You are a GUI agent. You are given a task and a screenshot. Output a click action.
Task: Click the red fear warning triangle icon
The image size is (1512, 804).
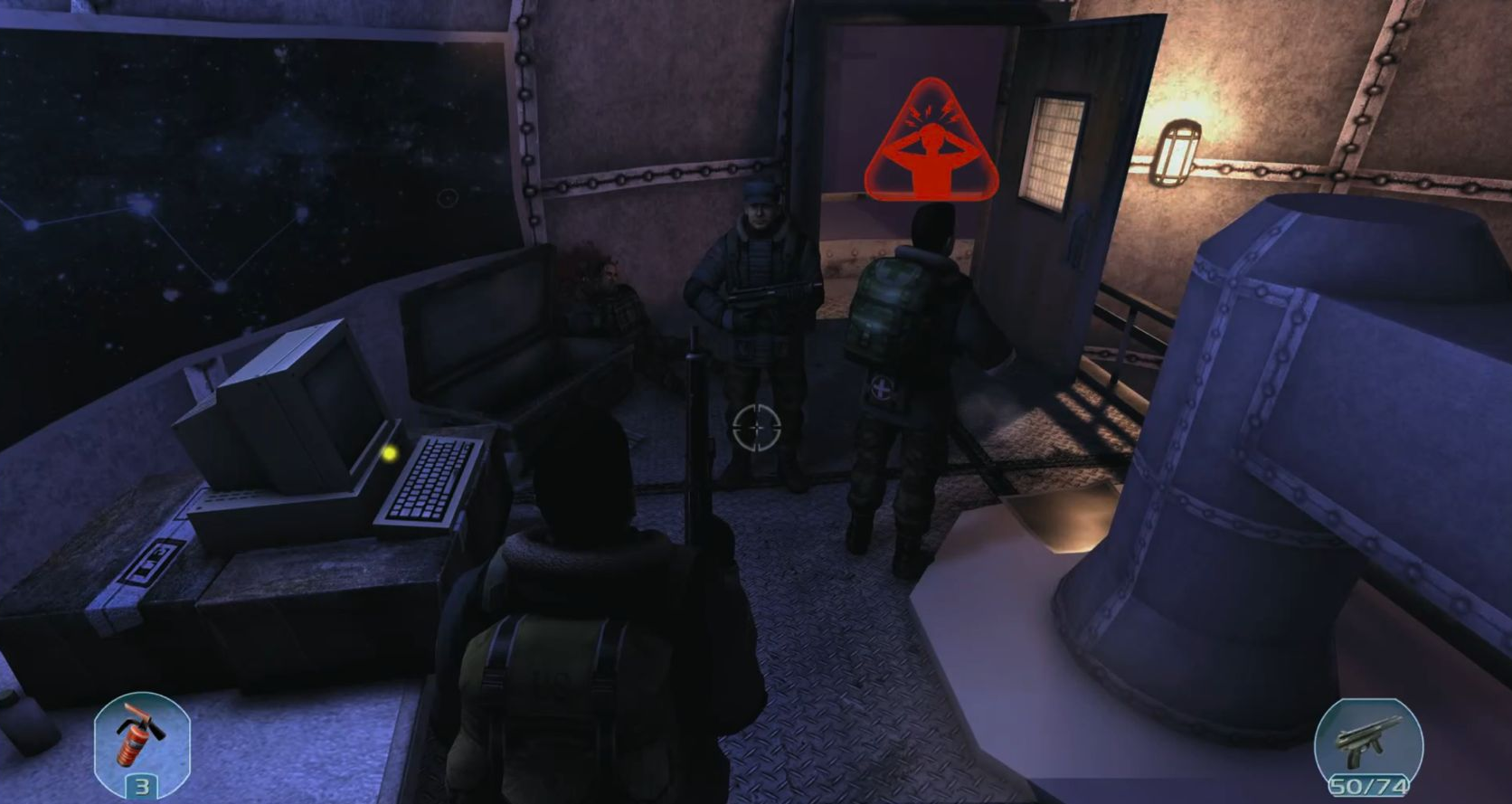pos(930,147)
